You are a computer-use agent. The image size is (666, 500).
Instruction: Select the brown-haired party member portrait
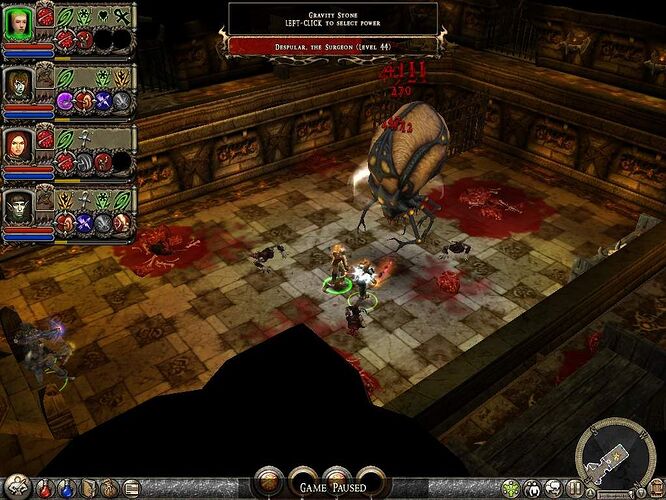point(19,82)
